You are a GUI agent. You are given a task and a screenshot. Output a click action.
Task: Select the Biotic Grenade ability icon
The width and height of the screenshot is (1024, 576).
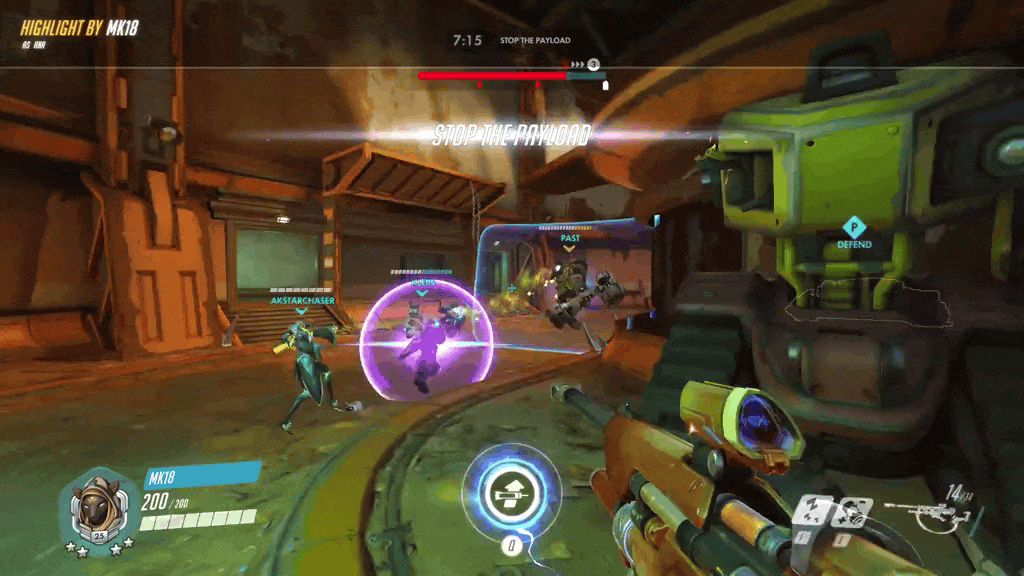coord(854,512)
